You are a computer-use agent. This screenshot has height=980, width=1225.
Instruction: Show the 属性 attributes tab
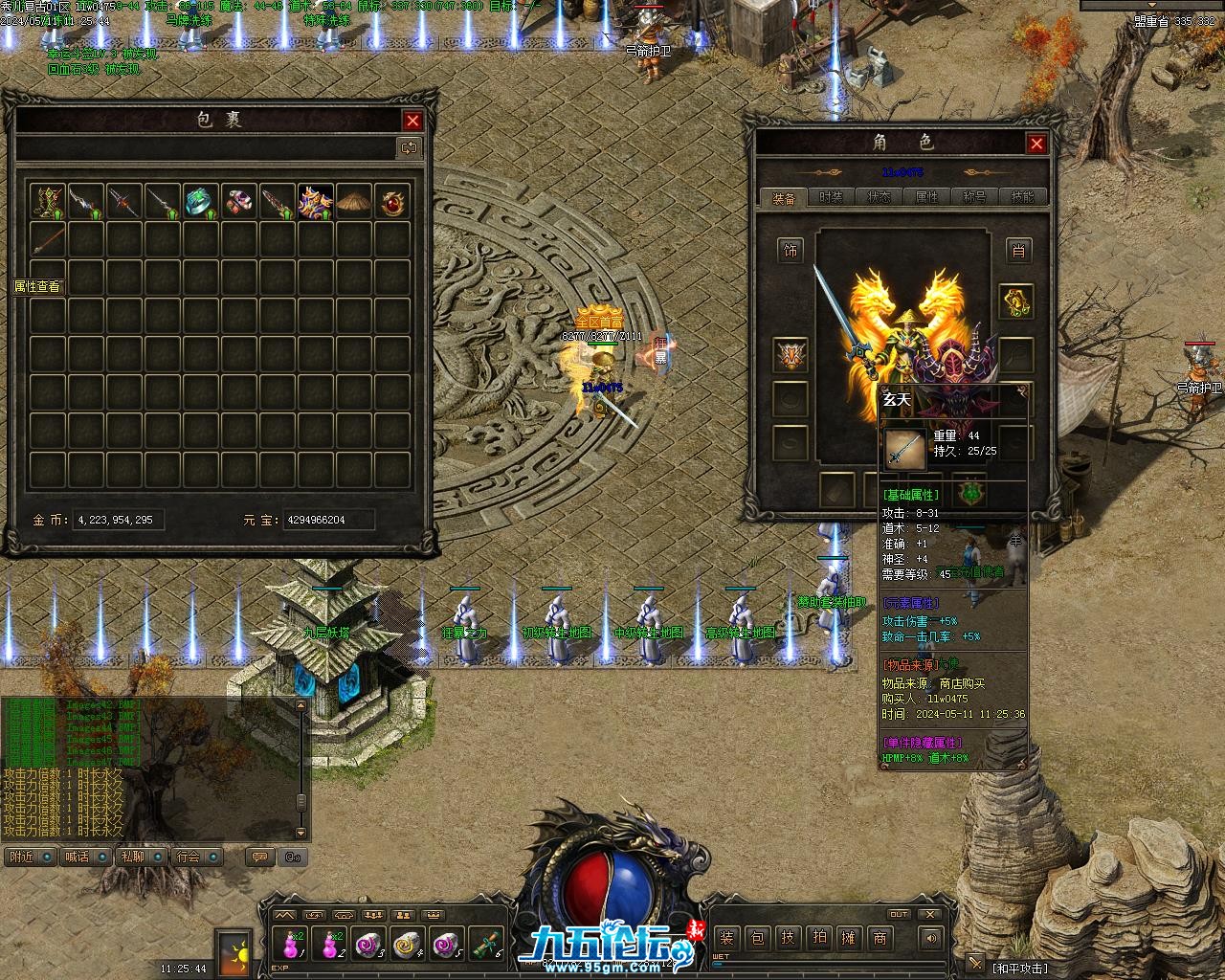point(926,197)
